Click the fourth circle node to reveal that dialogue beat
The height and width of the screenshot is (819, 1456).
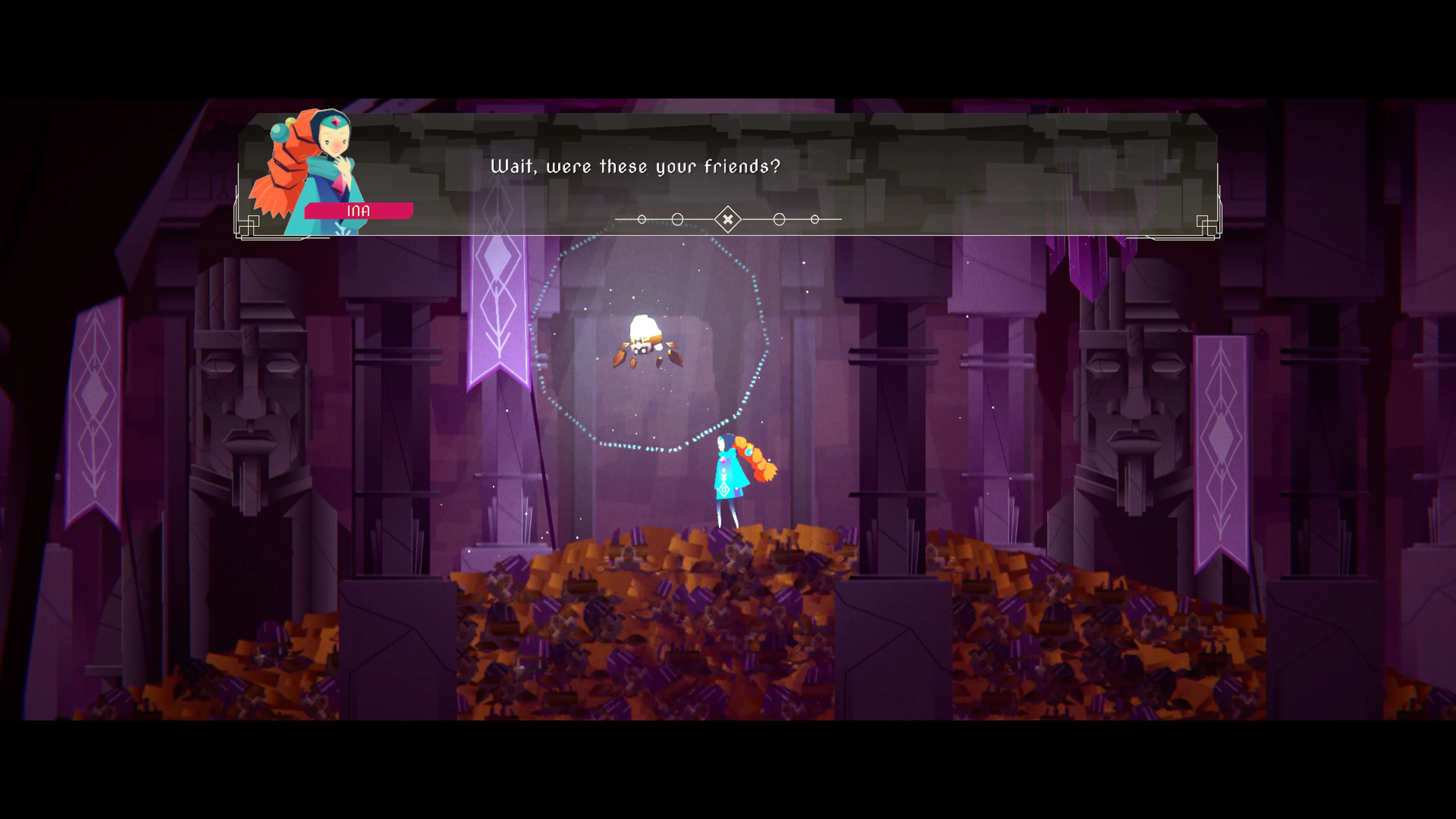tap(779, 219)
